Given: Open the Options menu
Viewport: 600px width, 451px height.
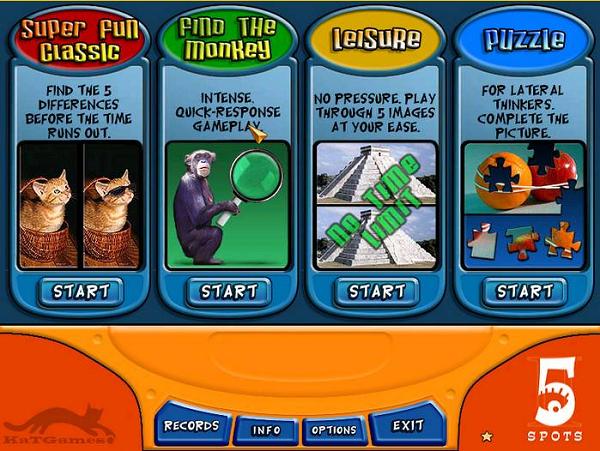Looking at the screenshot, I should (334, 430).
